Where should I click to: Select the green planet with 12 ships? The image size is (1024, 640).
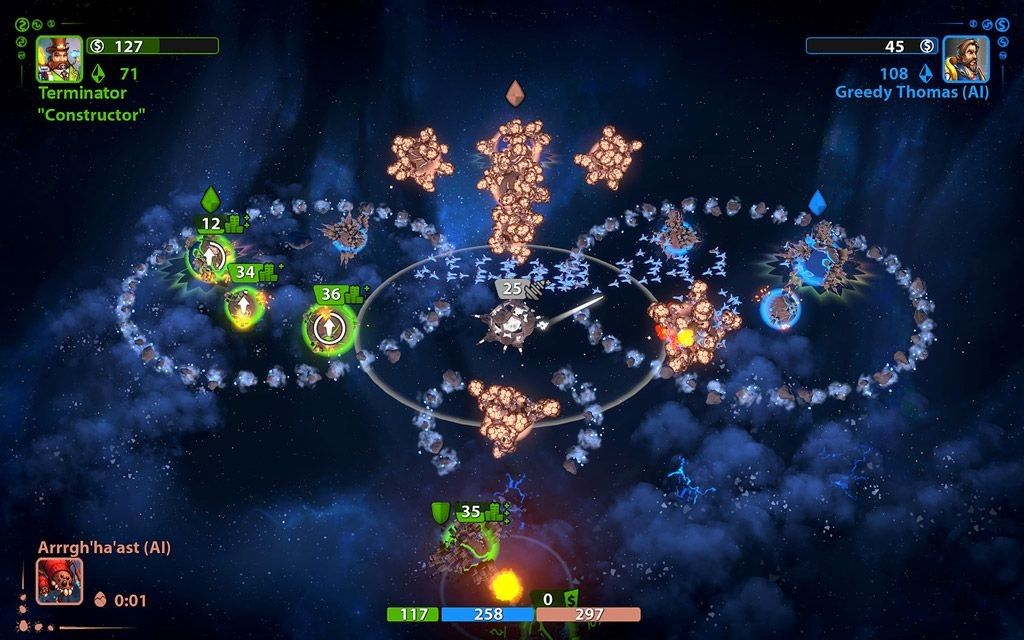[x=209, y=256]
